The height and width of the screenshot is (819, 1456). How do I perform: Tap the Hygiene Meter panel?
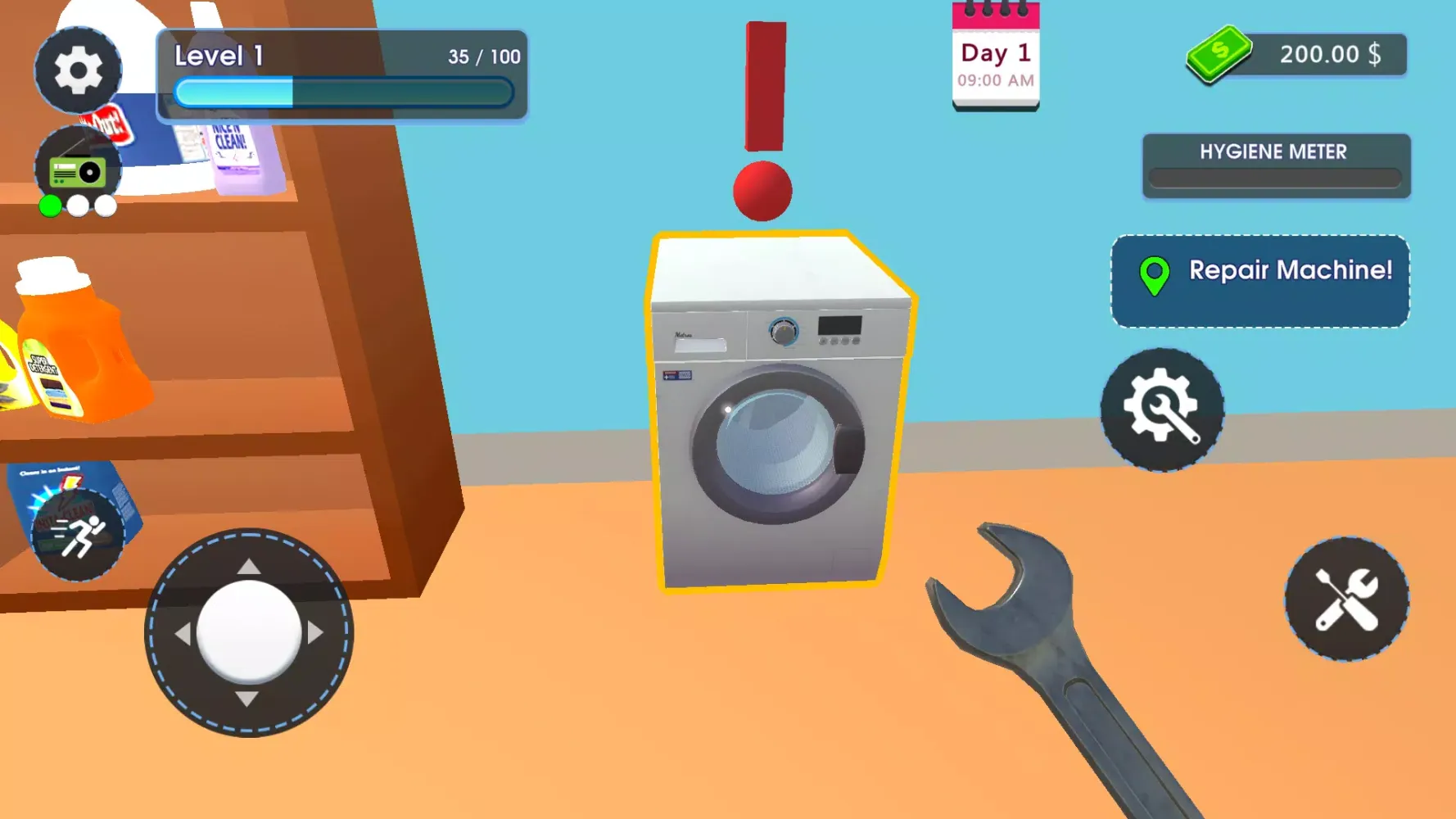[1274, 164]
